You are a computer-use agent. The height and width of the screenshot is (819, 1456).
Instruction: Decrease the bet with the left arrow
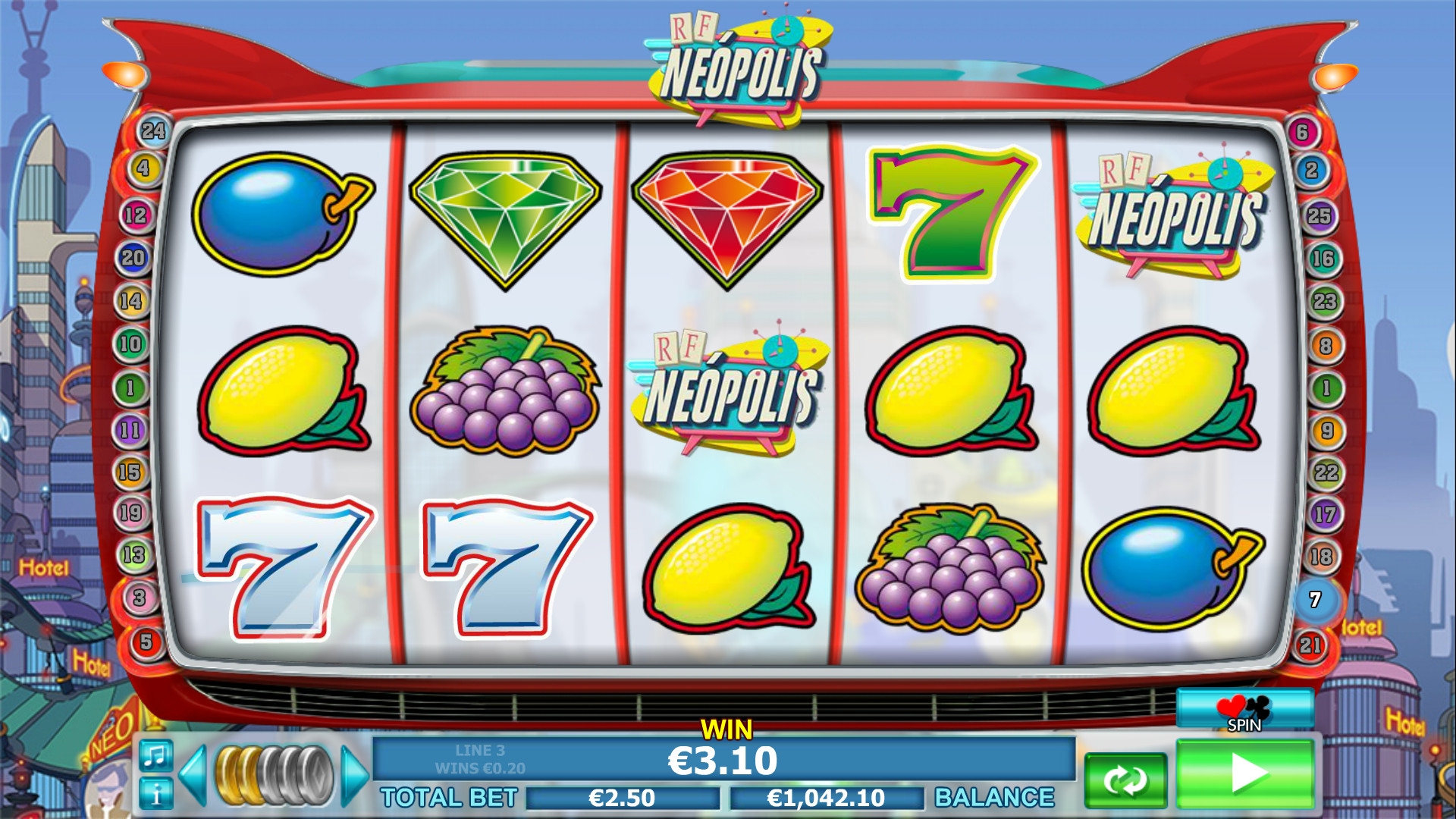point(193,775)
